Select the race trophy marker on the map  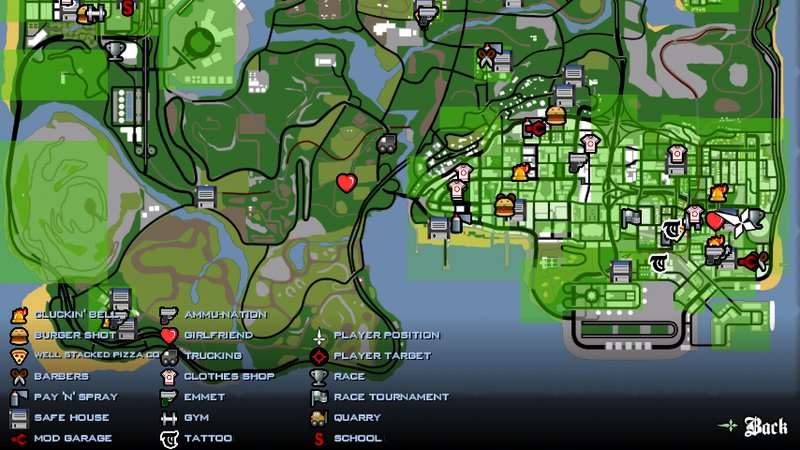pyautogui.click(x=116, y=49)
